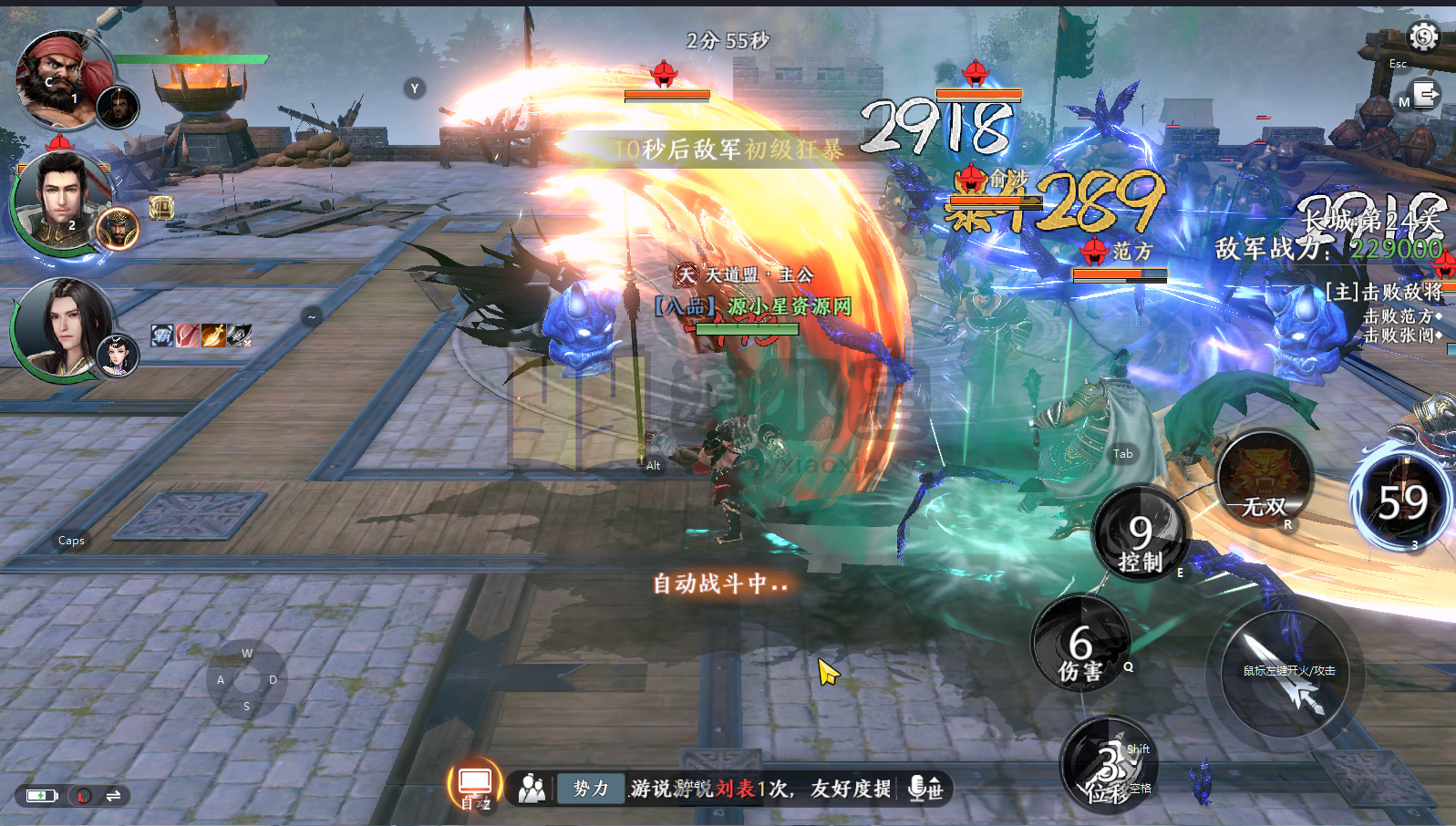Click the exit battle door icon
The height and width of the screenshot is (826, 1456).
(x=1425, y=95)
